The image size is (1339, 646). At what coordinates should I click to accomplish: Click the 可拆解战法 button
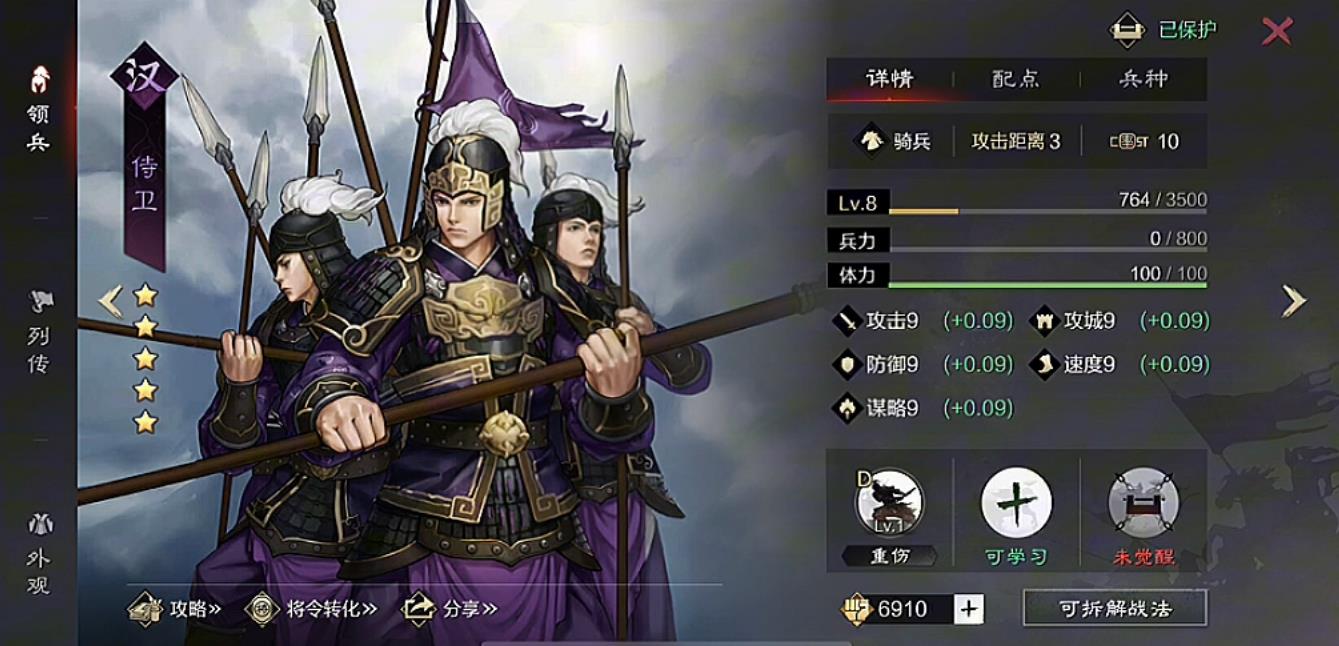tap(1114, 608)
